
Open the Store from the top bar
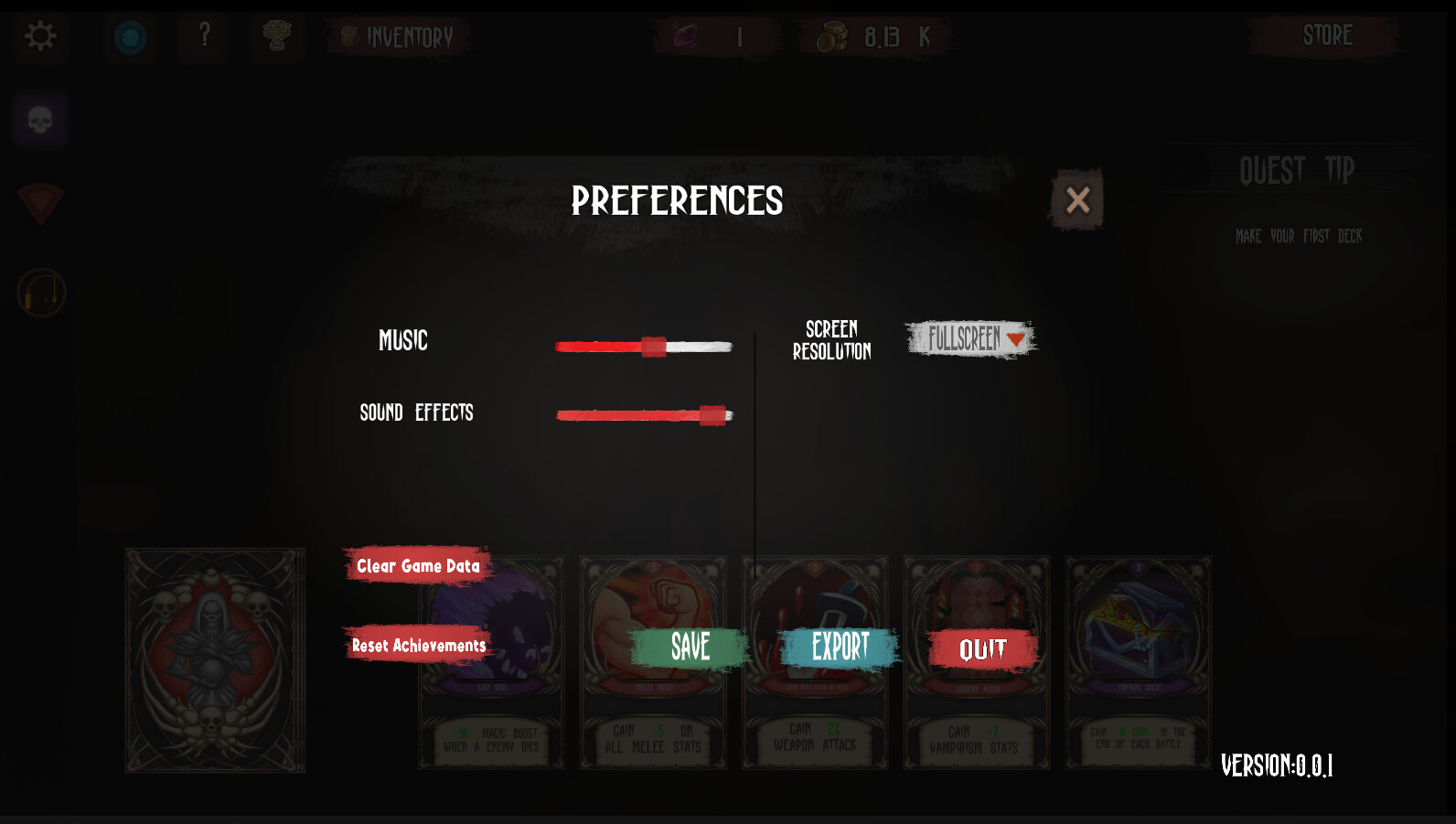(1326, 37)
